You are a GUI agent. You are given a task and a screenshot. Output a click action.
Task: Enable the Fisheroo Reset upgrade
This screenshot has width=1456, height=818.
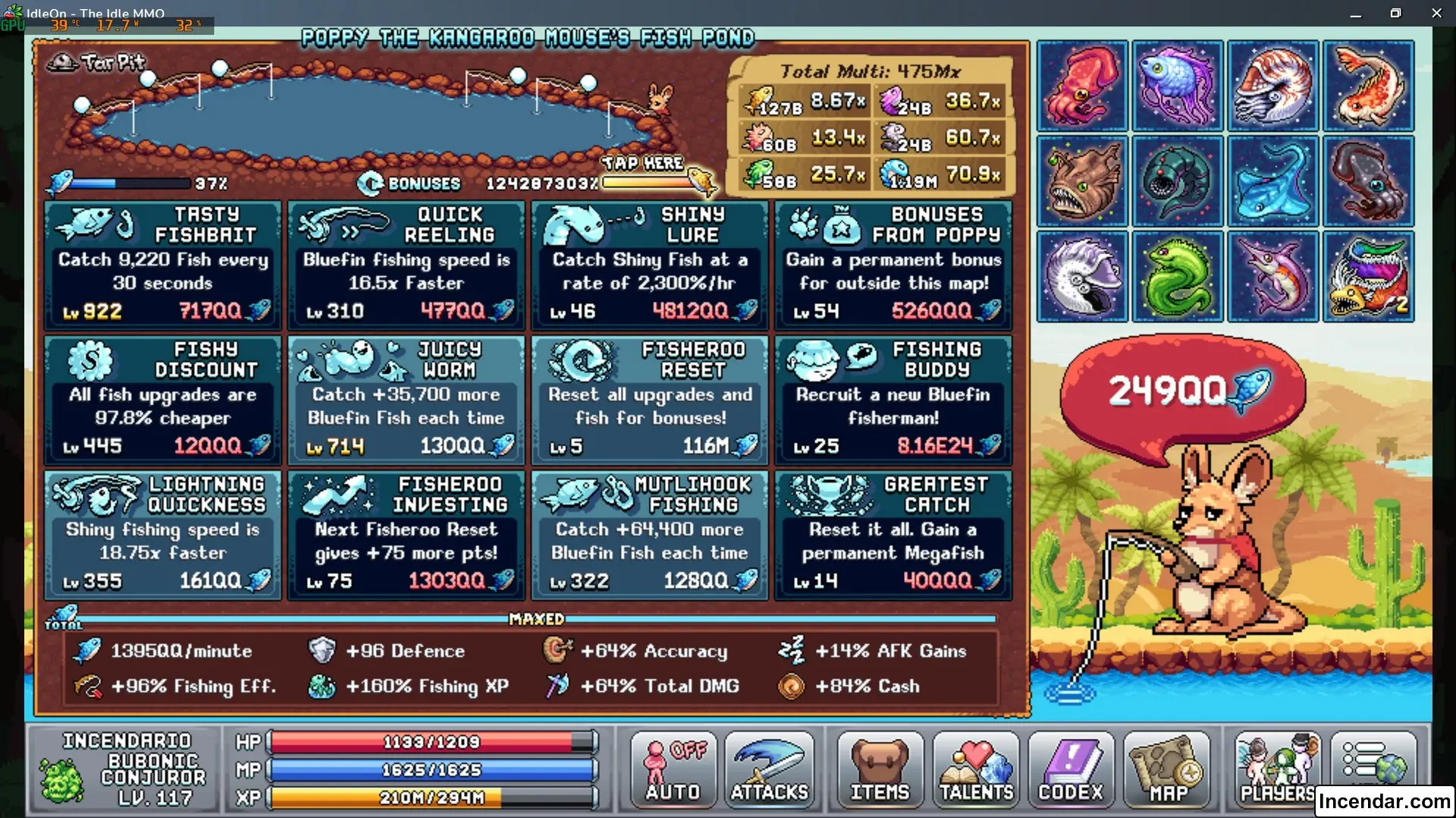(649, 398)
